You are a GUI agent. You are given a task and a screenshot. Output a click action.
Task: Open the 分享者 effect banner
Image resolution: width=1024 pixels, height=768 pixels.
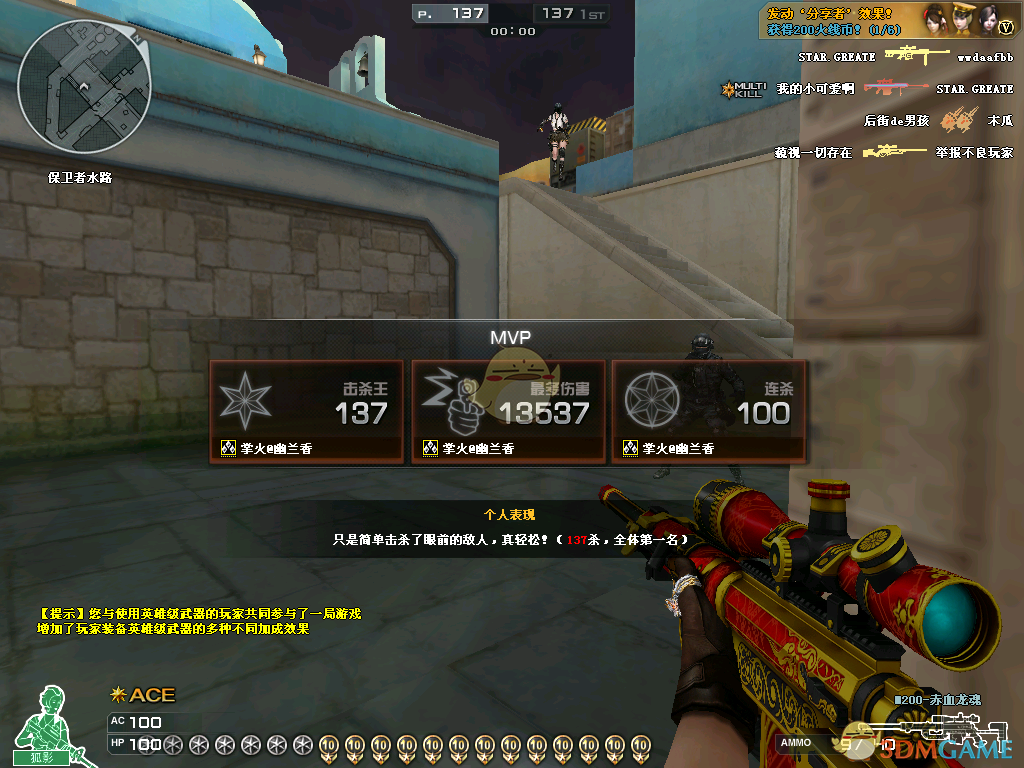click(842, 21)
